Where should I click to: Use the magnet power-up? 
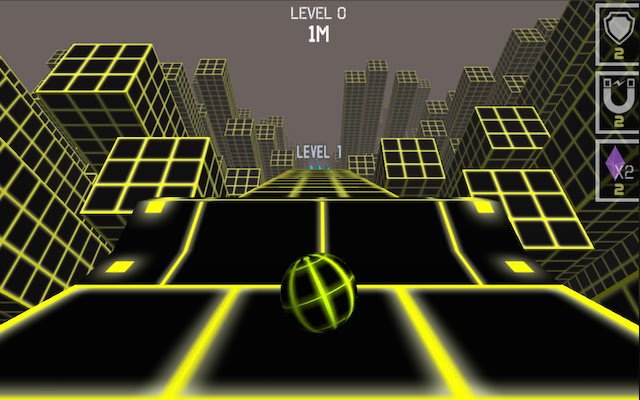617,100
